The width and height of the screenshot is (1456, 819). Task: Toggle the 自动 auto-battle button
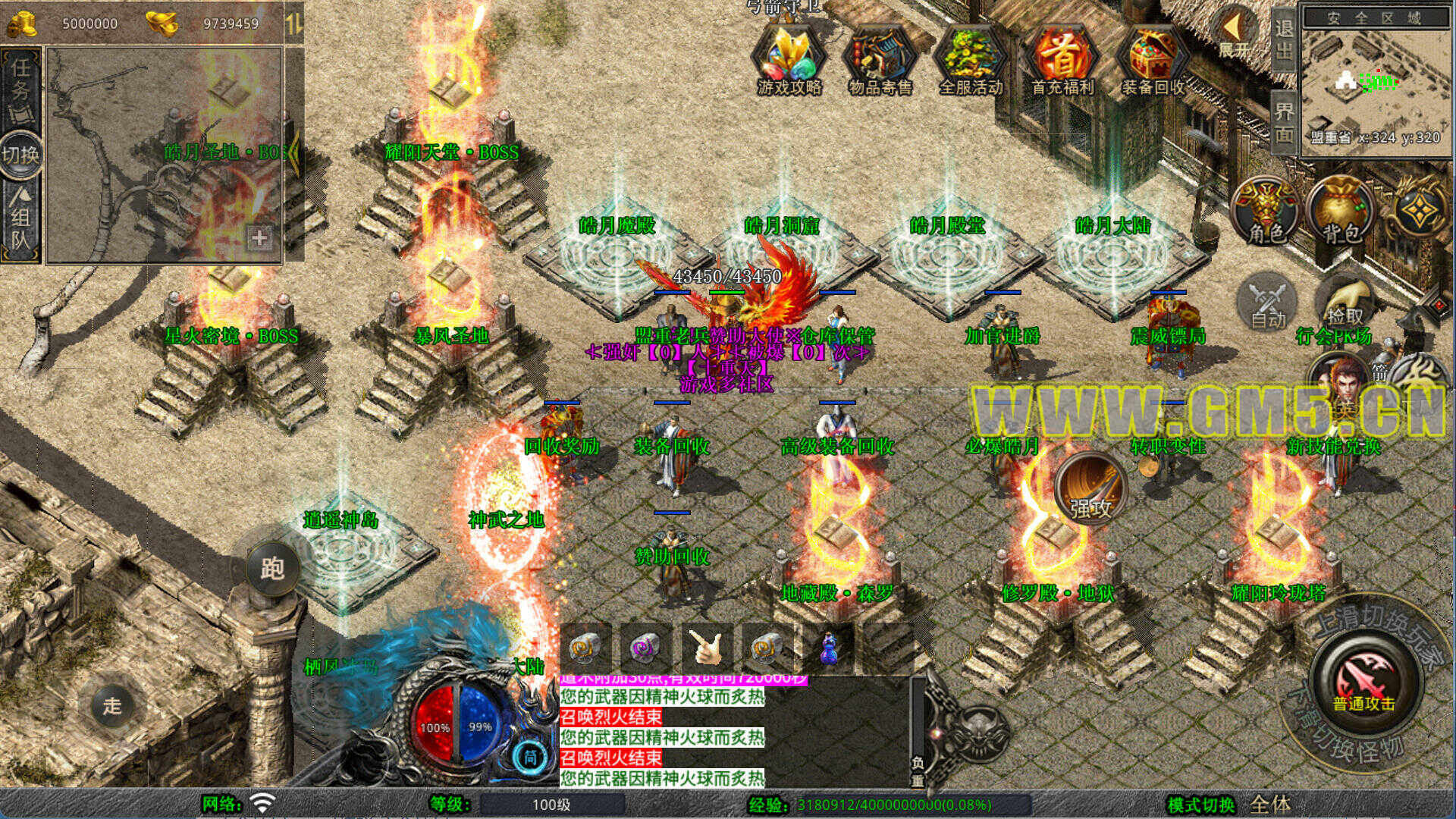point(1268,303)
